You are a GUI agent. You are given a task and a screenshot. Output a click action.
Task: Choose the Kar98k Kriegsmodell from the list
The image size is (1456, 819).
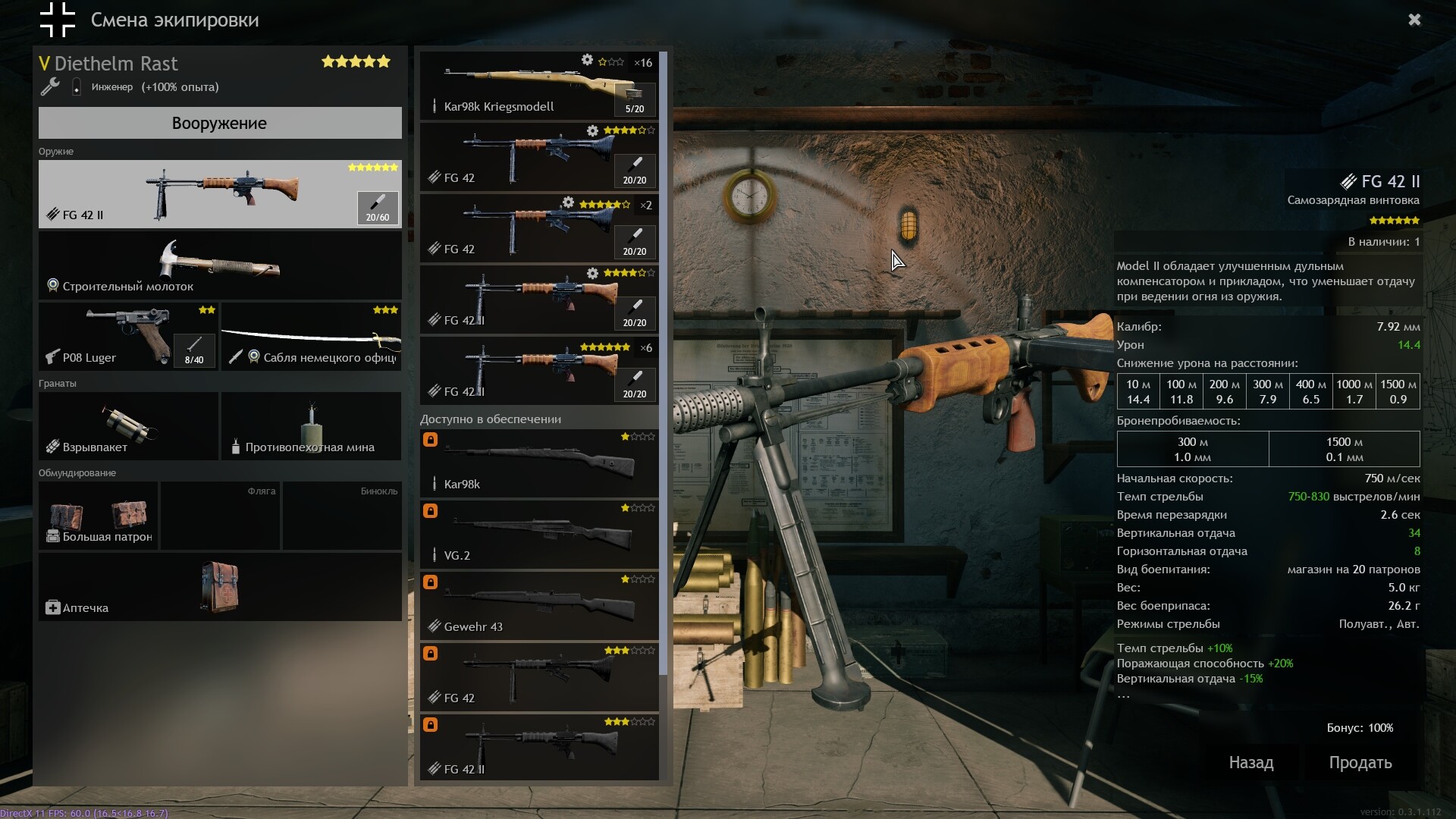click(x=538, y=85)
